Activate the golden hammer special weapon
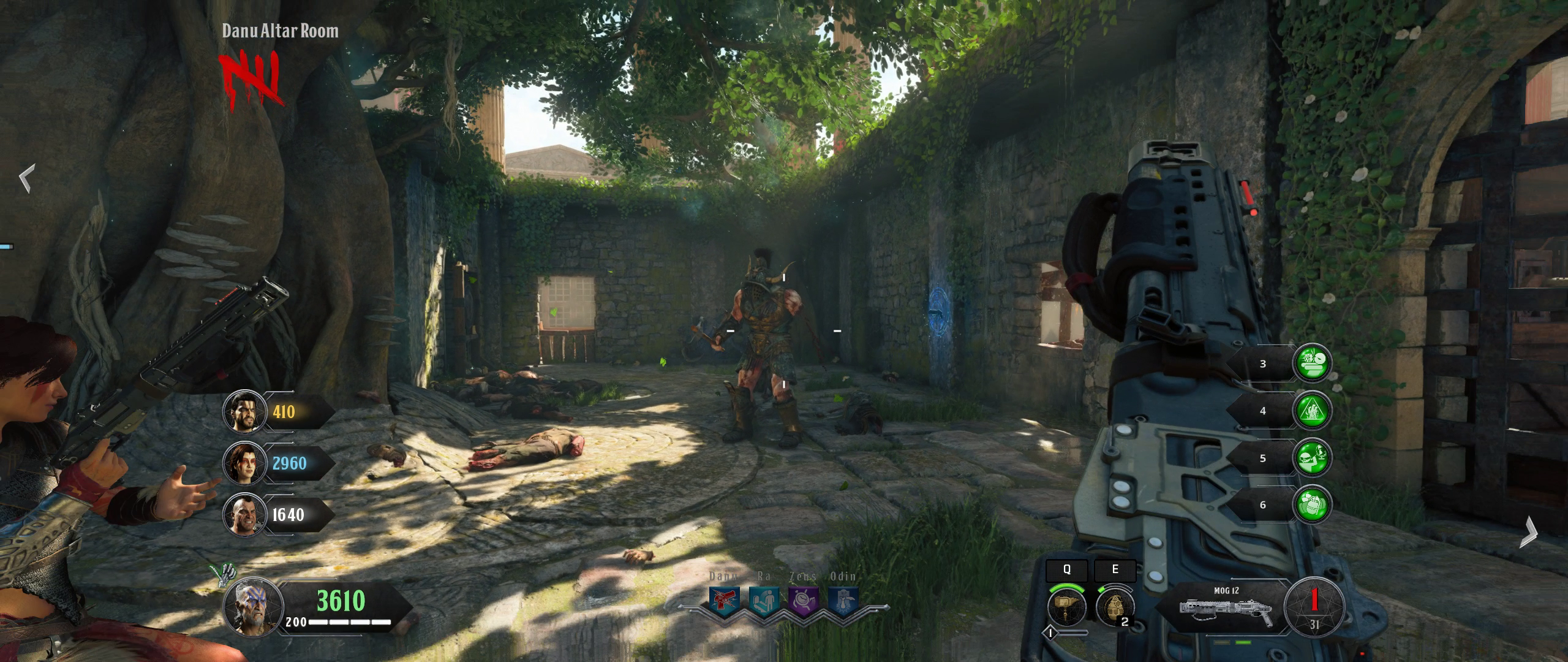1568x662 pixels. [x=1066, y=607]
